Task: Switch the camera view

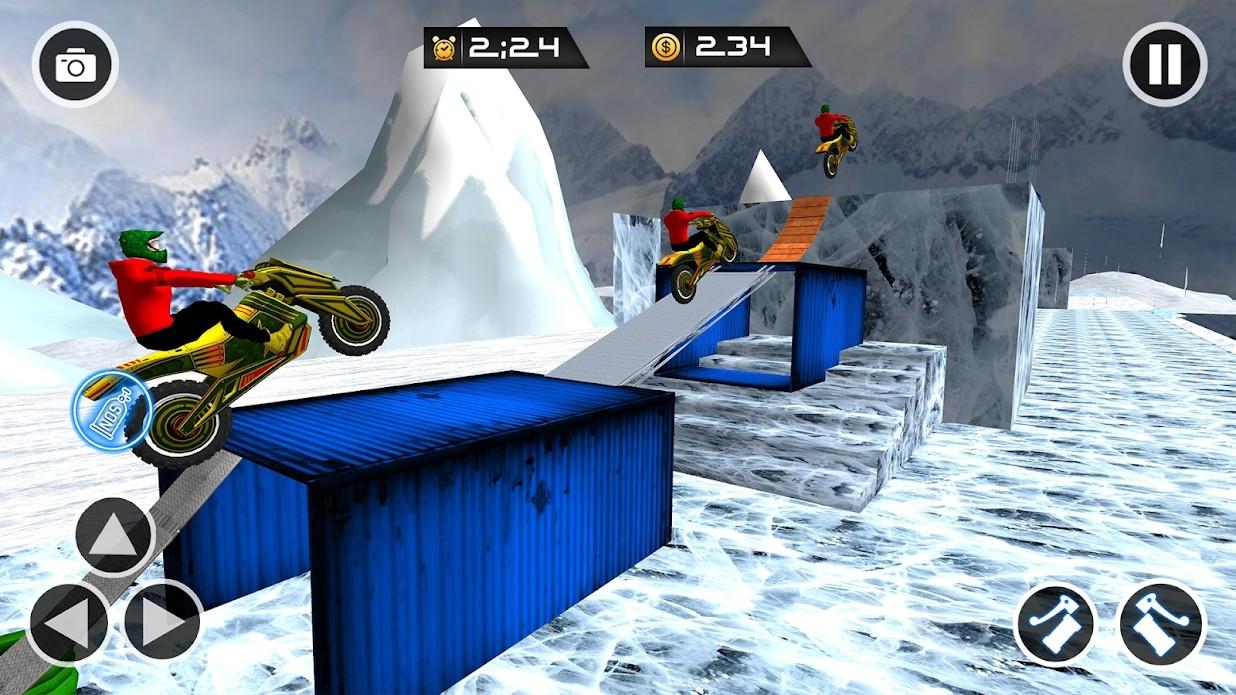Action: [x=75, y=65]
